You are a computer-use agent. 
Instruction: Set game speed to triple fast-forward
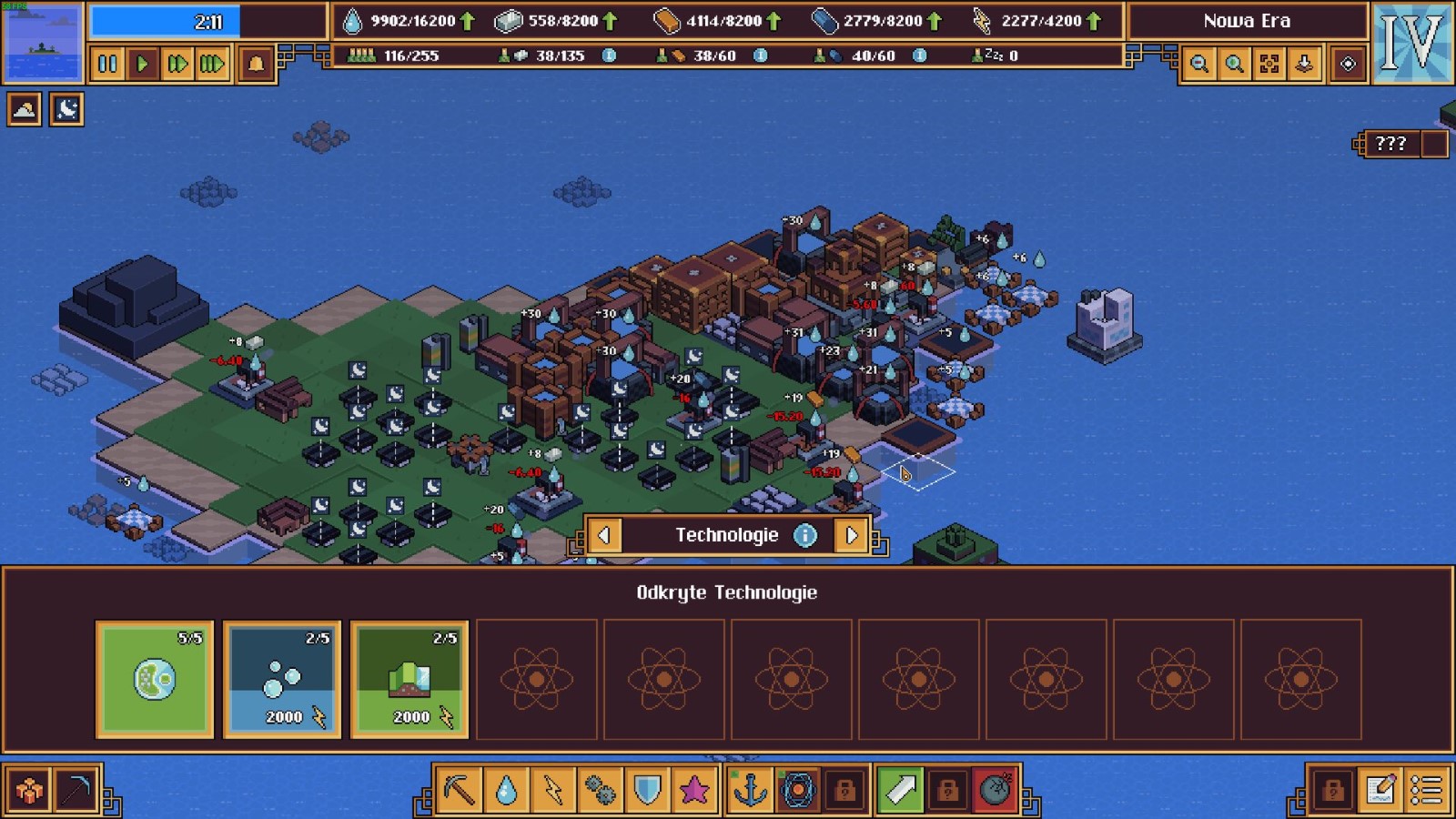212,64
